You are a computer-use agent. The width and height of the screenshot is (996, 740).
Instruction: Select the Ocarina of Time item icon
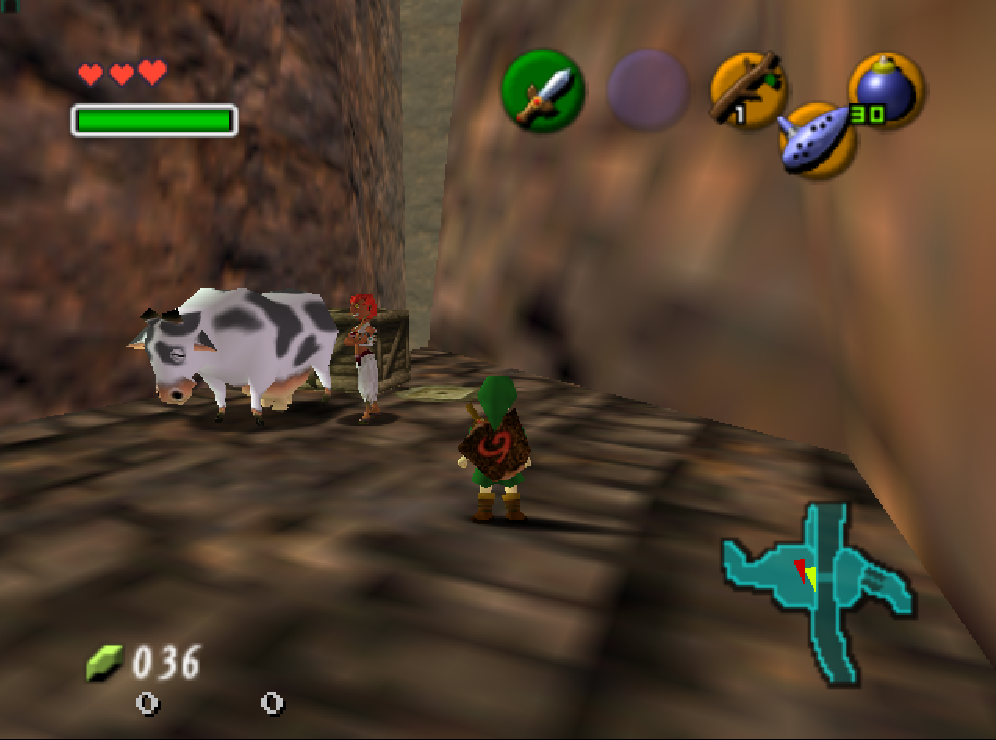pos(817,141)
